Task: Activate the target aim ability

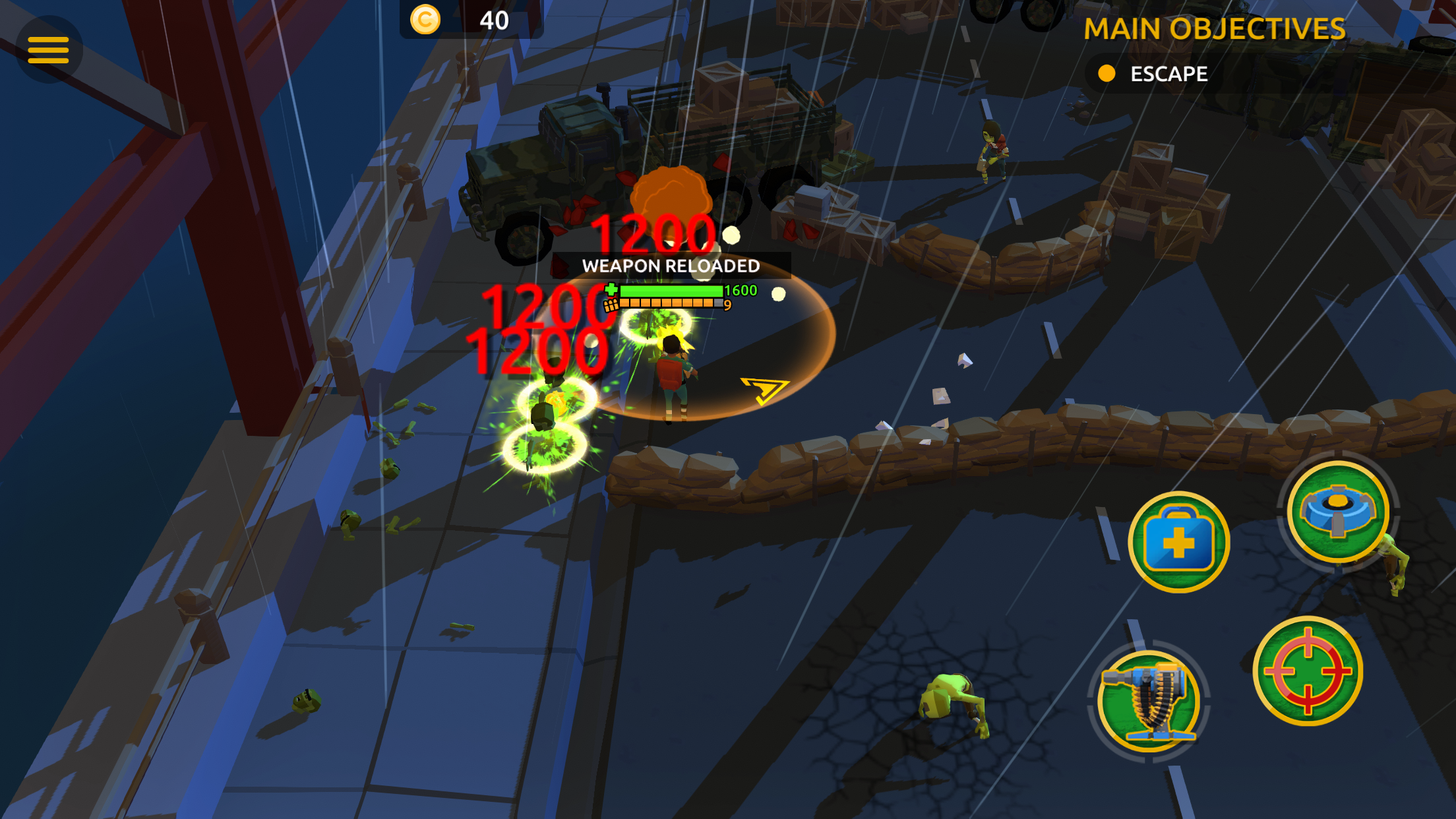Action: [1308, 671]
